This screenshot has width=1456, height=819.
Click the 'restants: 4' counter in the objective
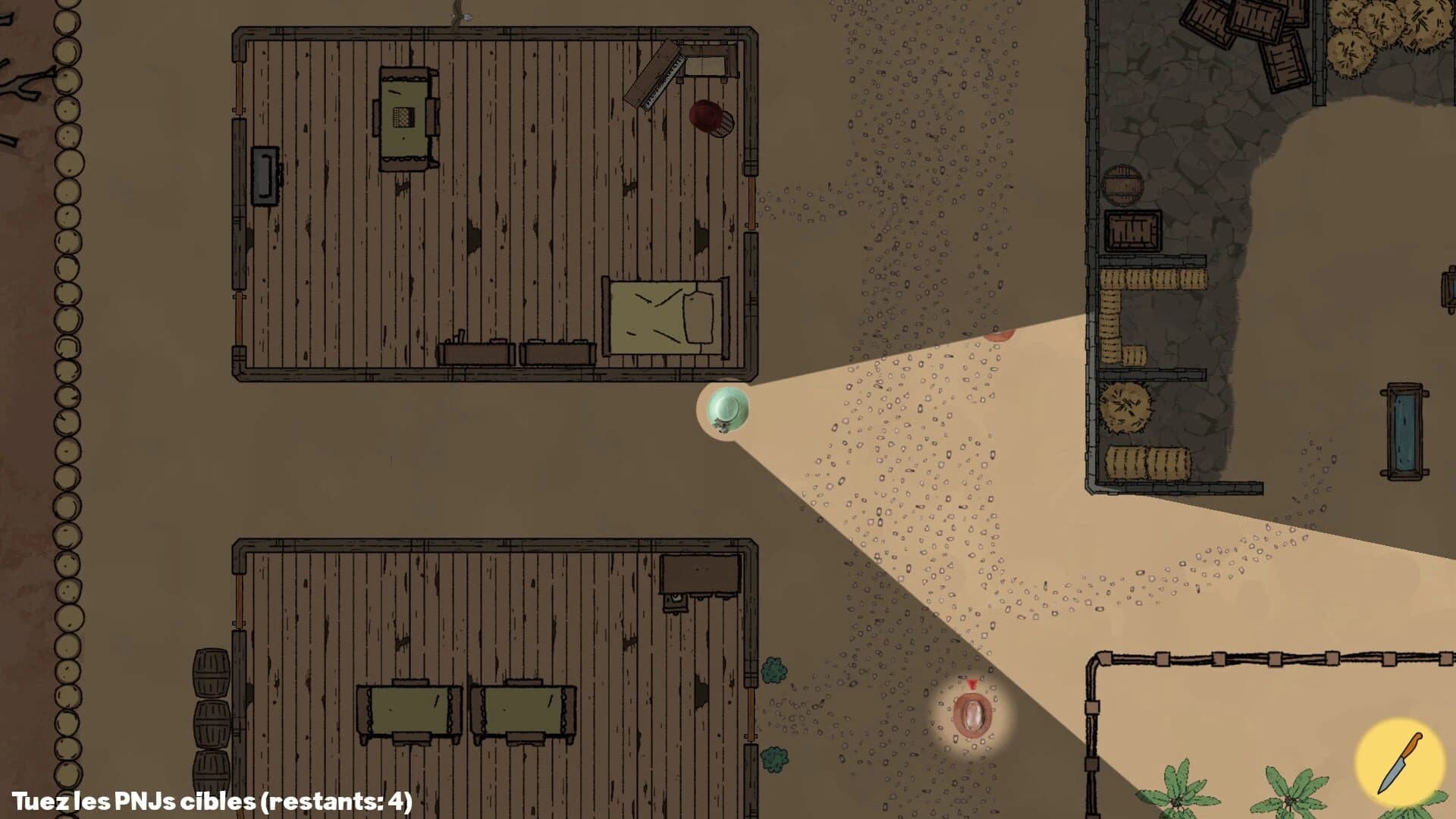pos(334,800)
